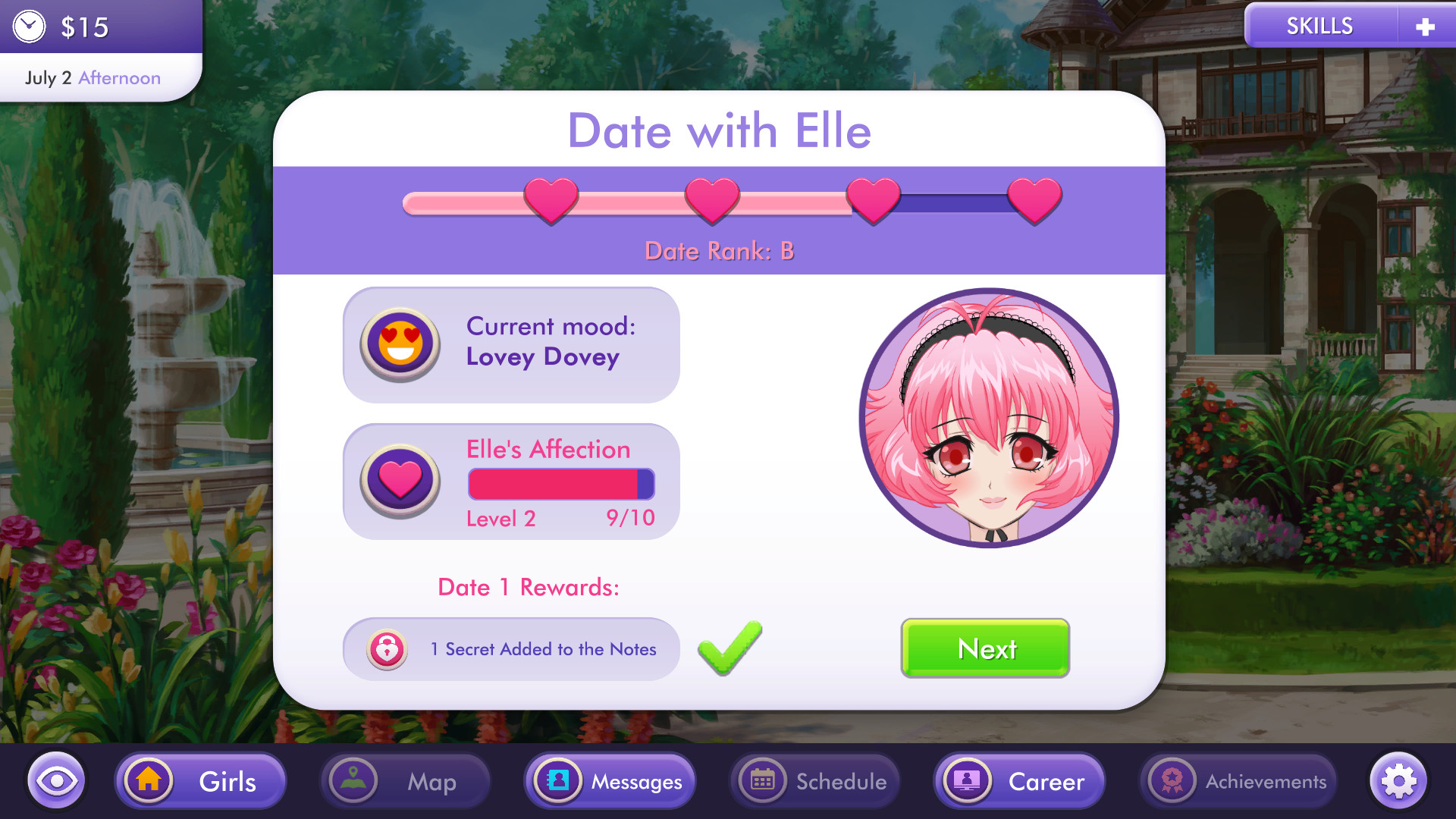Click Elle's Level 2 affection progress bar
Viewport: 1456px width, 819px height.
click(560, 483)
